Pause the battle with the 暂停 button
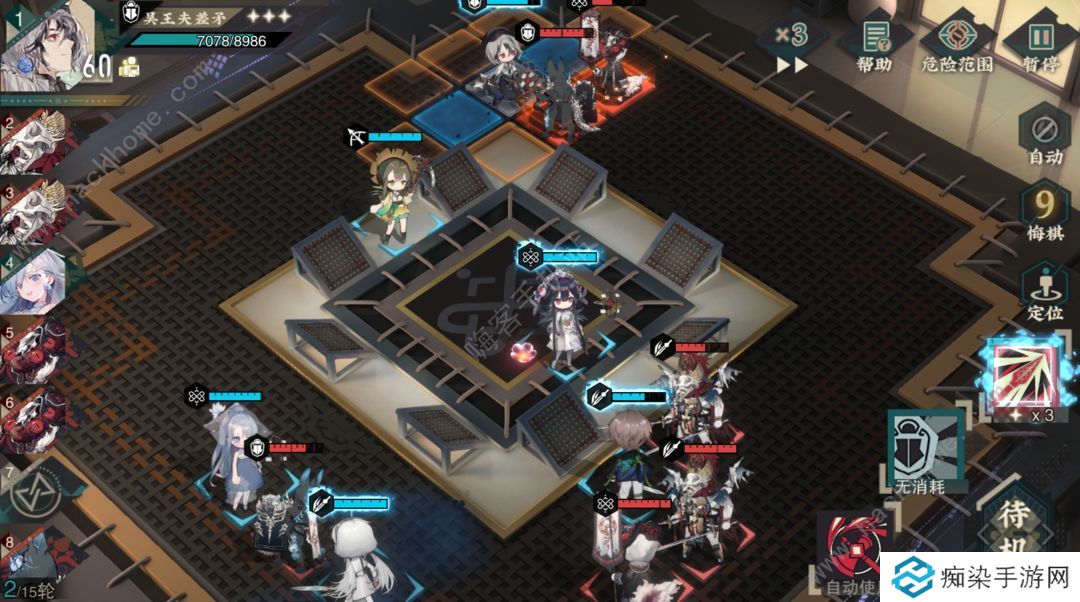This screenshot has width=1080, height=602. (1041, 45)
